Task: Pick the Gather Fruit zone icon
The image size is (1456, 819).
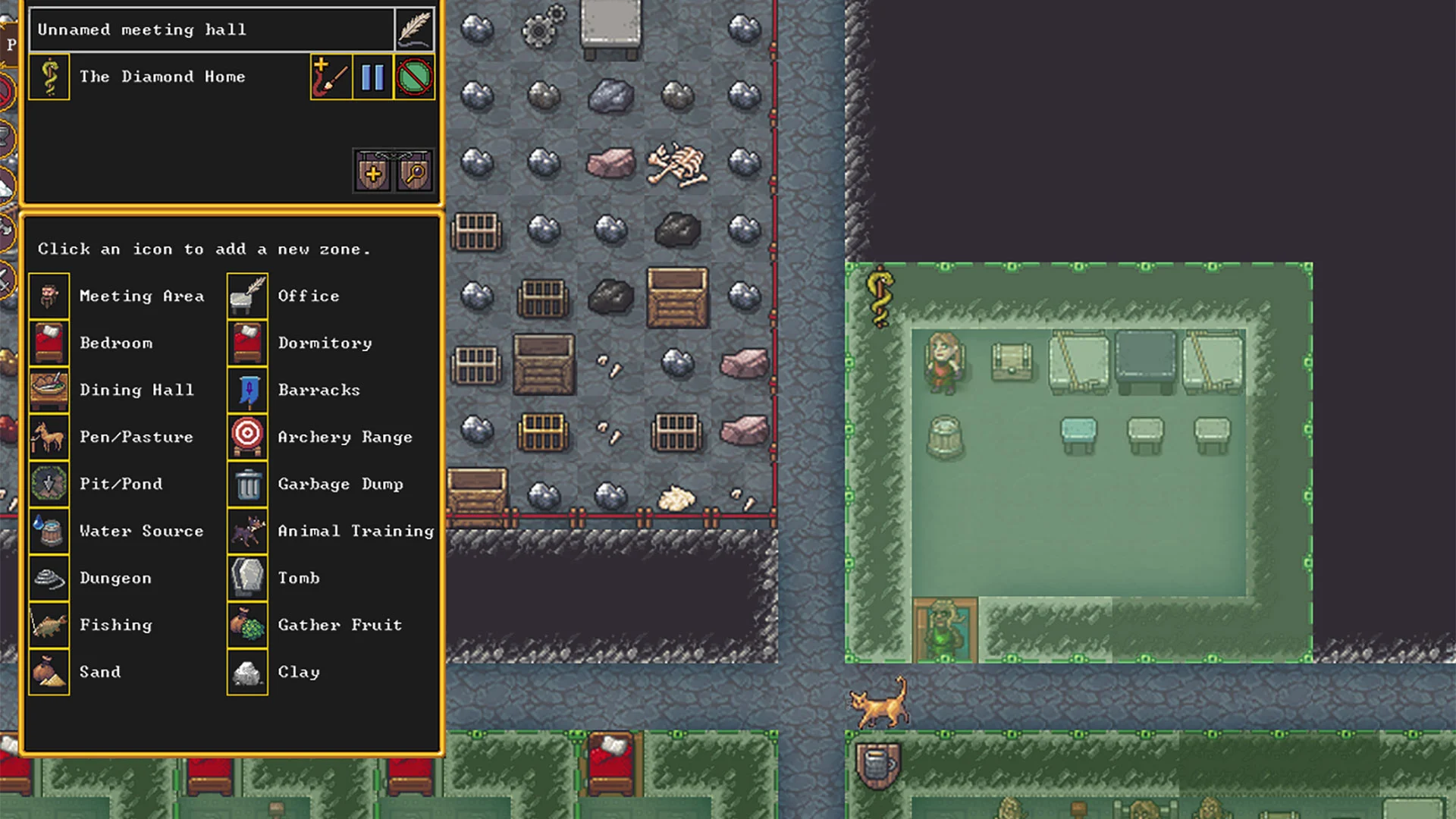Action: pyautogui.click(x=246, y=625)
